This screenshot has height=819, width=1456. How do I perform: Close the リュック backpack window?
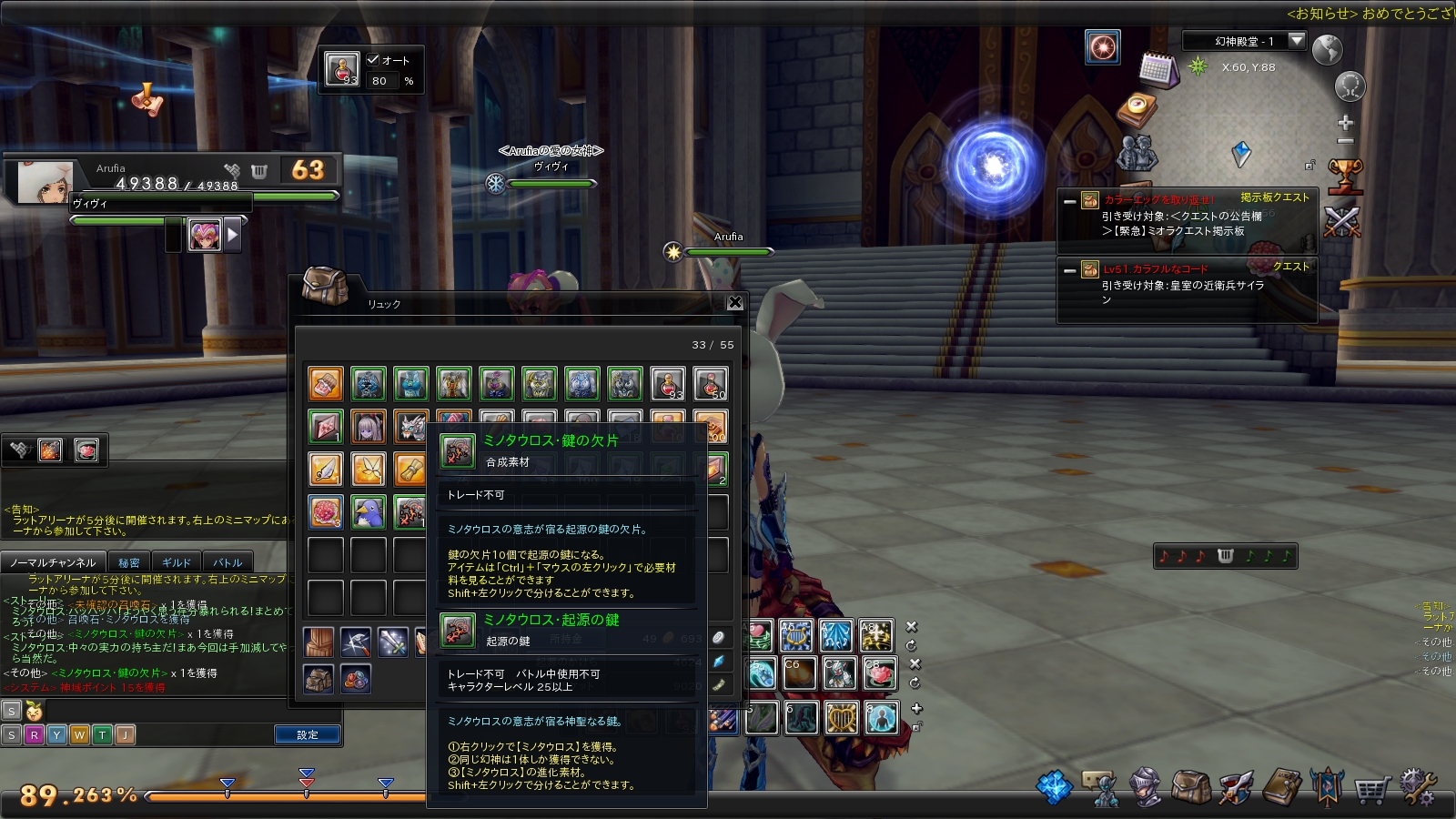735,303
